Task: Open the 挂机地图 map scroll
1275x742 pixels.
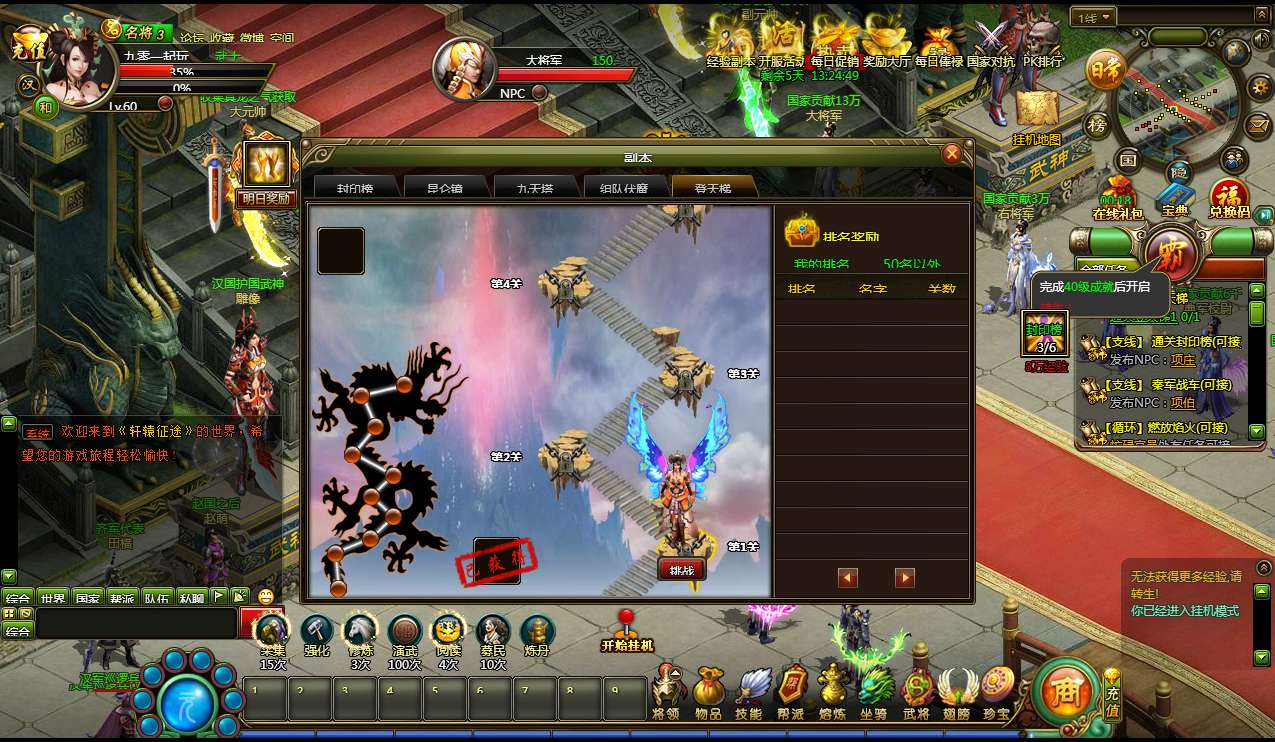Action: [1036, 113]
